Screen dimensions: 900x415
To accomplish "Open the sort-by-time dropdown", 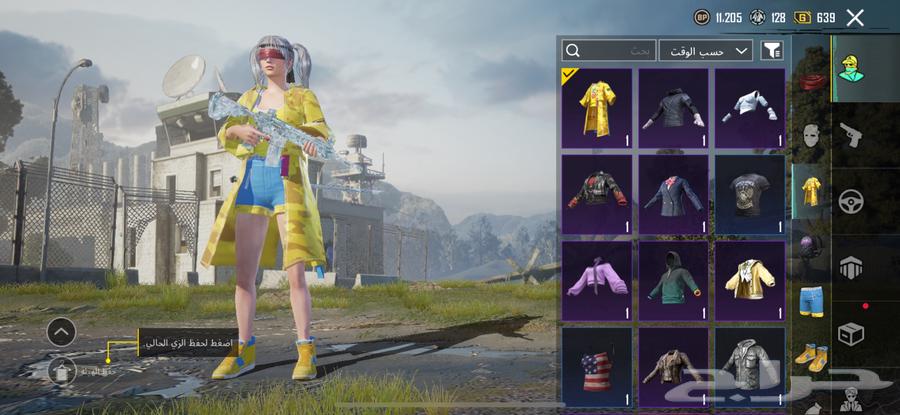I will coord(705,50).
